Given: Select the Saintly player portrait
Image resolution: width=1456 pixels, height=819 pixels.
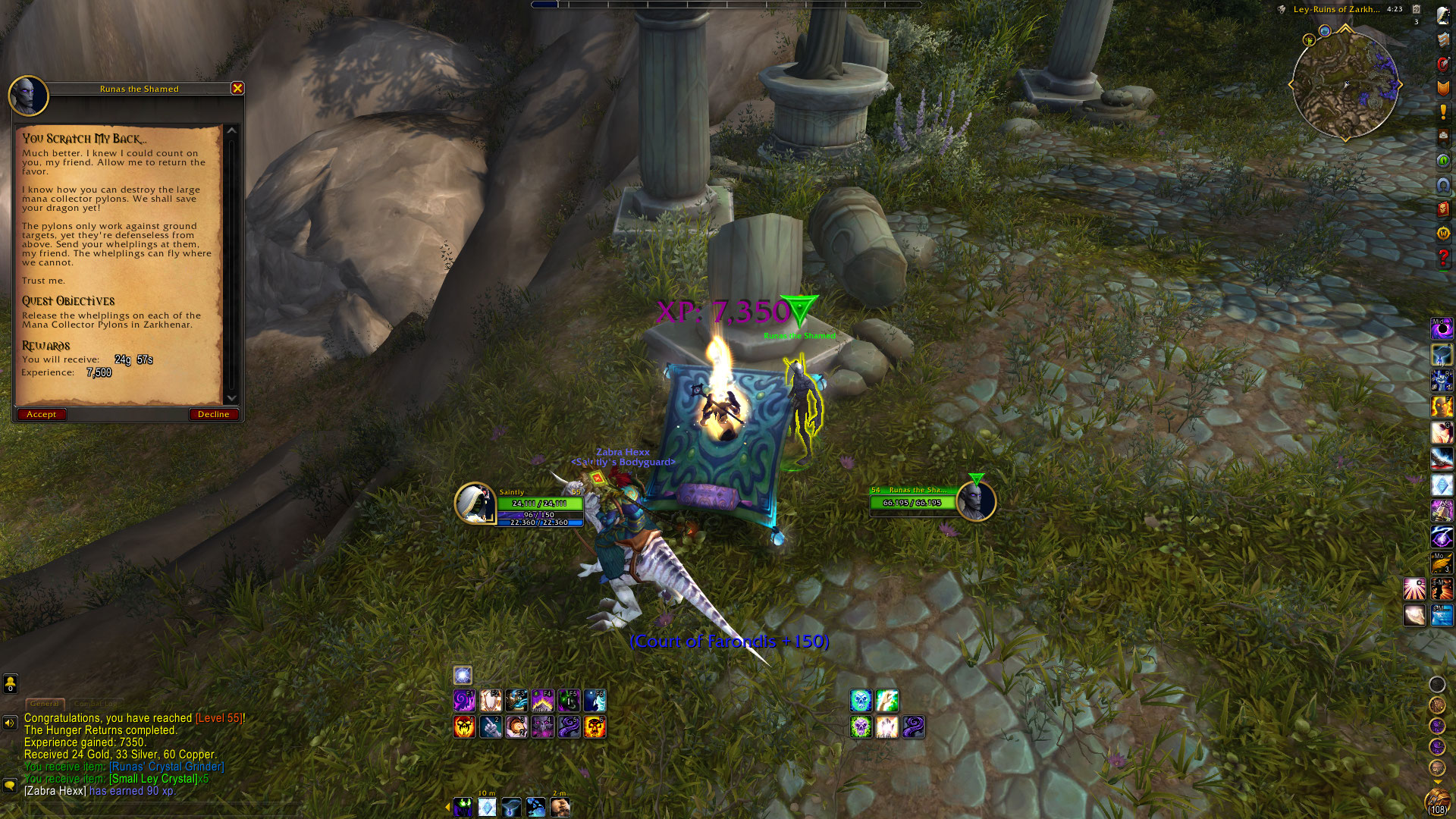Looking at the screenshot, I should pyautogui.click(x=475, y=503).
